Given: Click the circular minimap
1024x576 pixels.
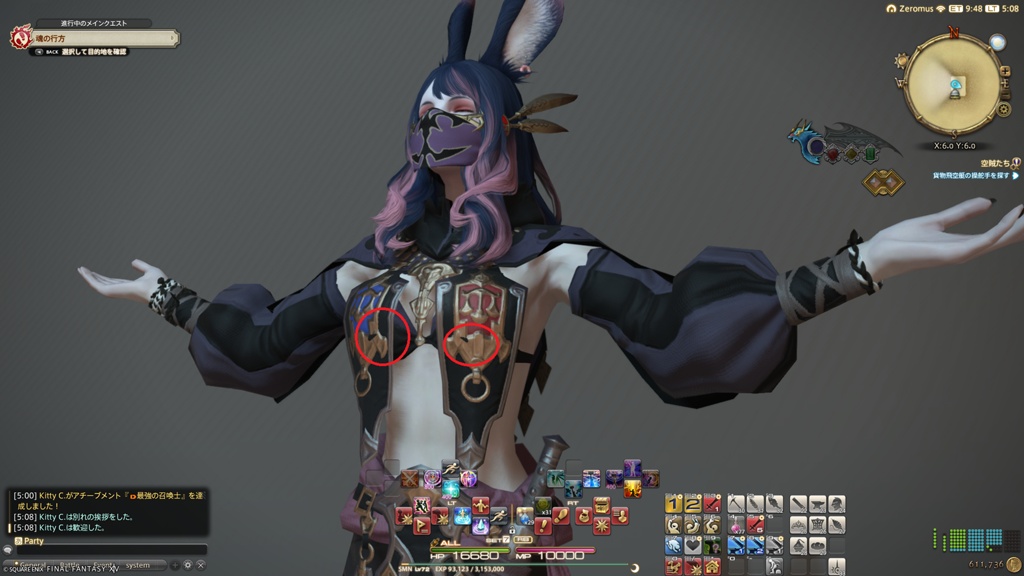Looking at the screenshot, I should click(952, 84).
